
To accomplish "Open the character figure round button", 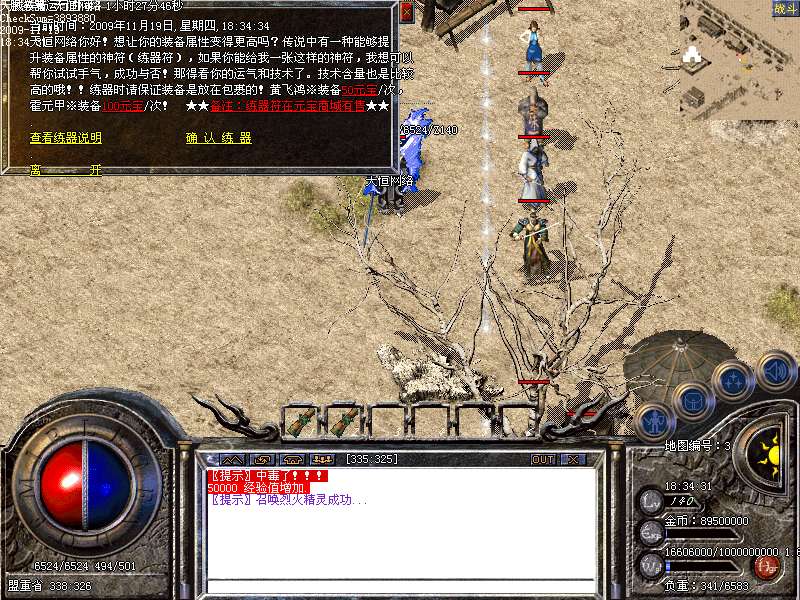I will 652,422.
